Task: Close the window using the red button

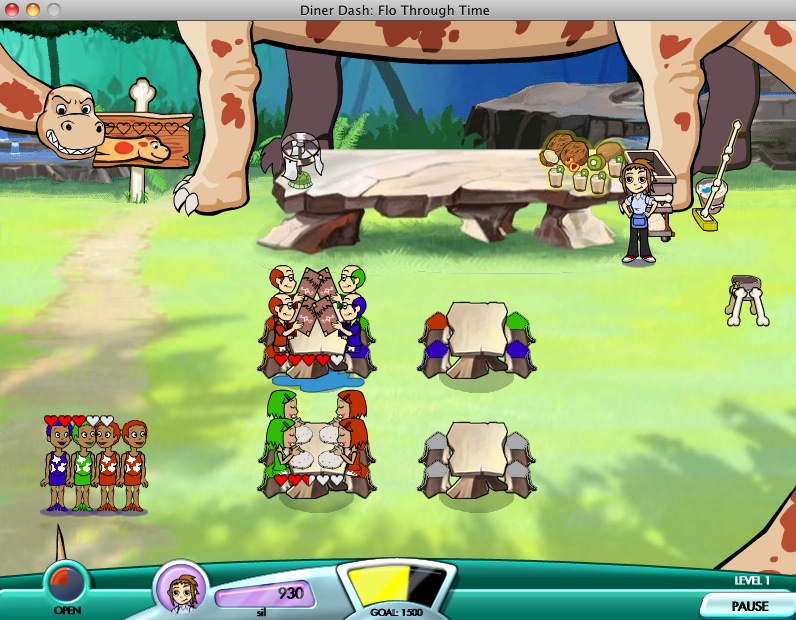Action: (x=13, y=10)
